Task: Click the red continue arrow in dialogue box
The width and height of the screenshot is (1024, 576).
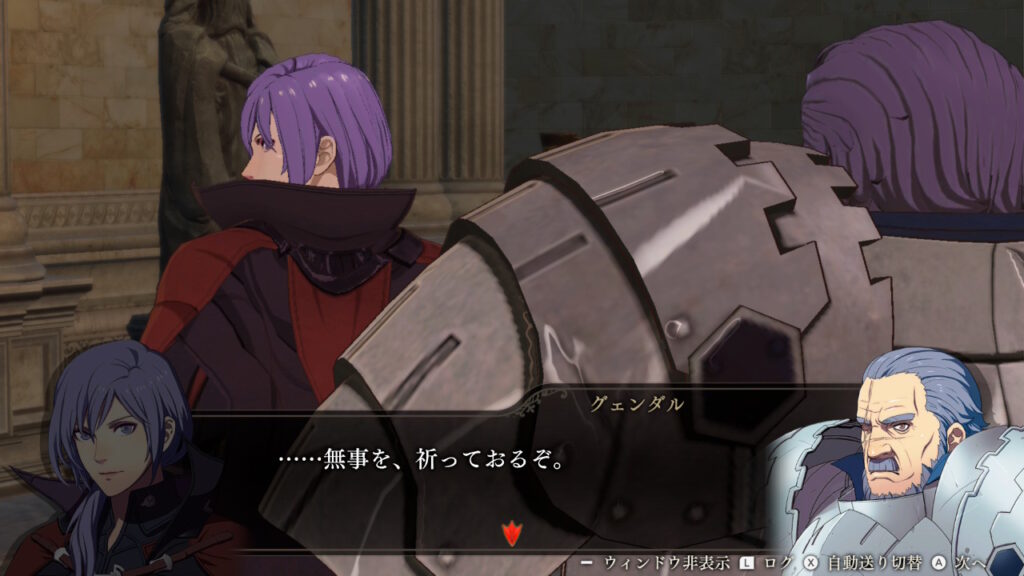Action: (x=512, y=533)
